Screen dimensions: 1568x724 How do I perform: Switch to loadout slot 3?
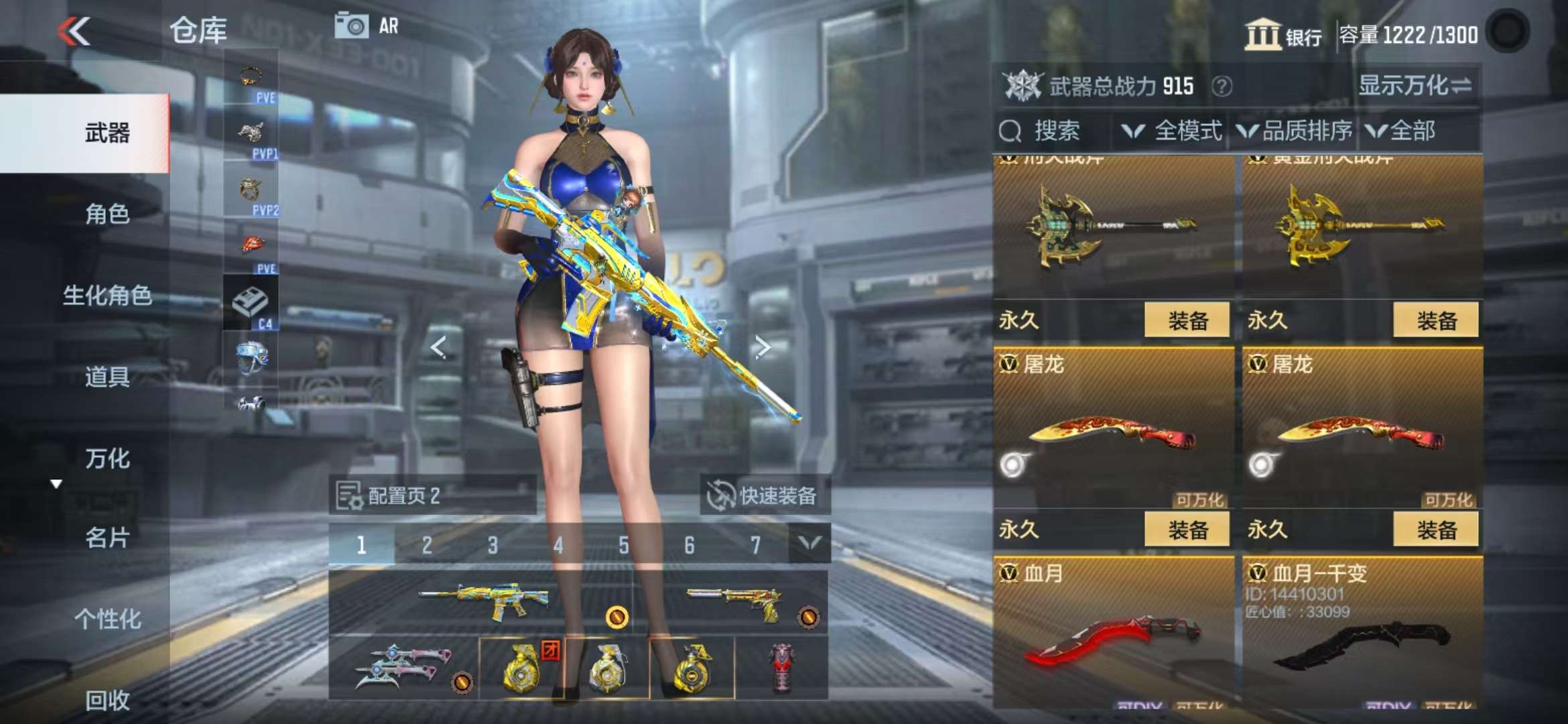[493, 545]
